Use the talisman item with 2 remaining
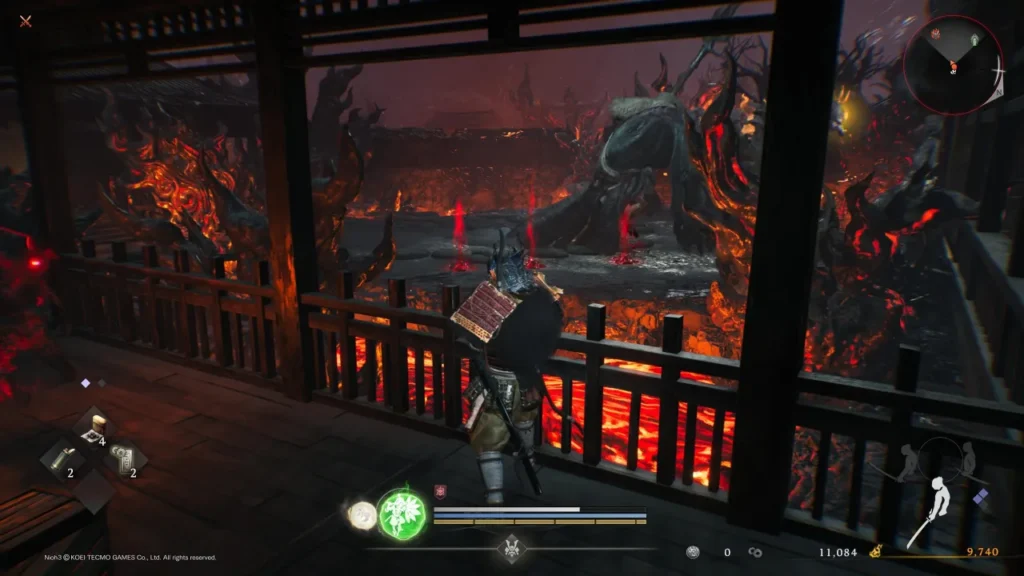Image resolution: width=1024 pixels, height=576 pixels. pos(123,459)
